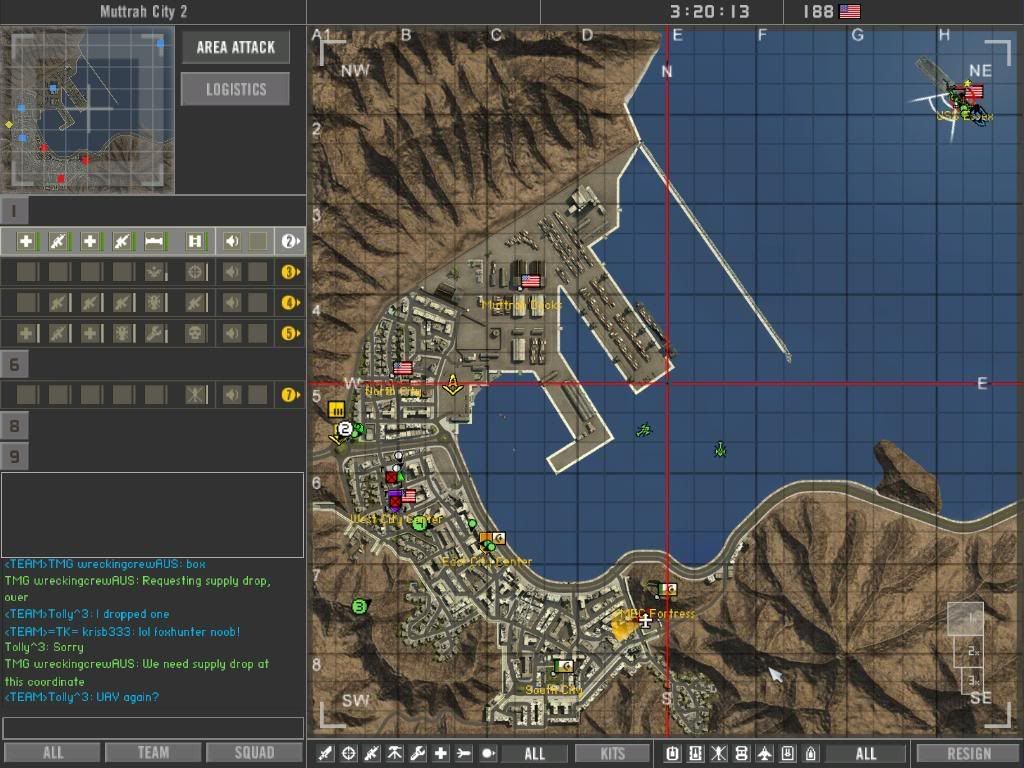Click the empty squad slot numbered 6
The height and width of the screenshot is (768, 1024).
tap(15, 364)
